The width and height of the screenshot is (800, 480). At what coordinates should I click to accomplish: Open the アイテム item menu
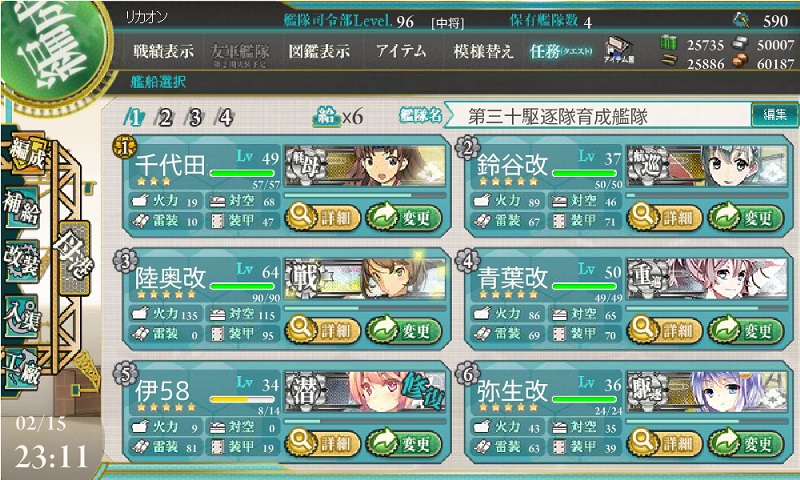coord(401,51)
